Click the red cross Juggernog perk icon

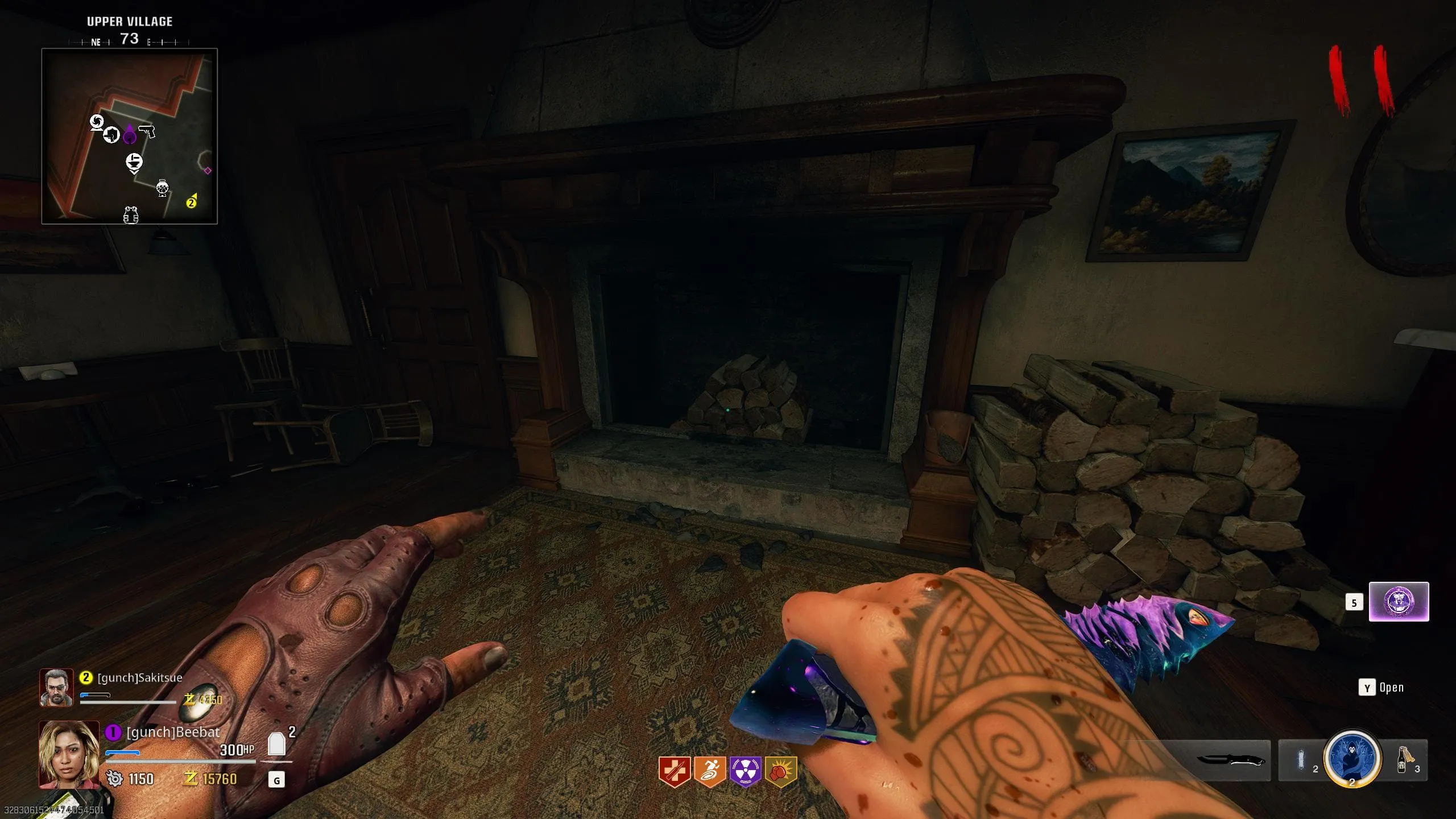tap(674, 771)
